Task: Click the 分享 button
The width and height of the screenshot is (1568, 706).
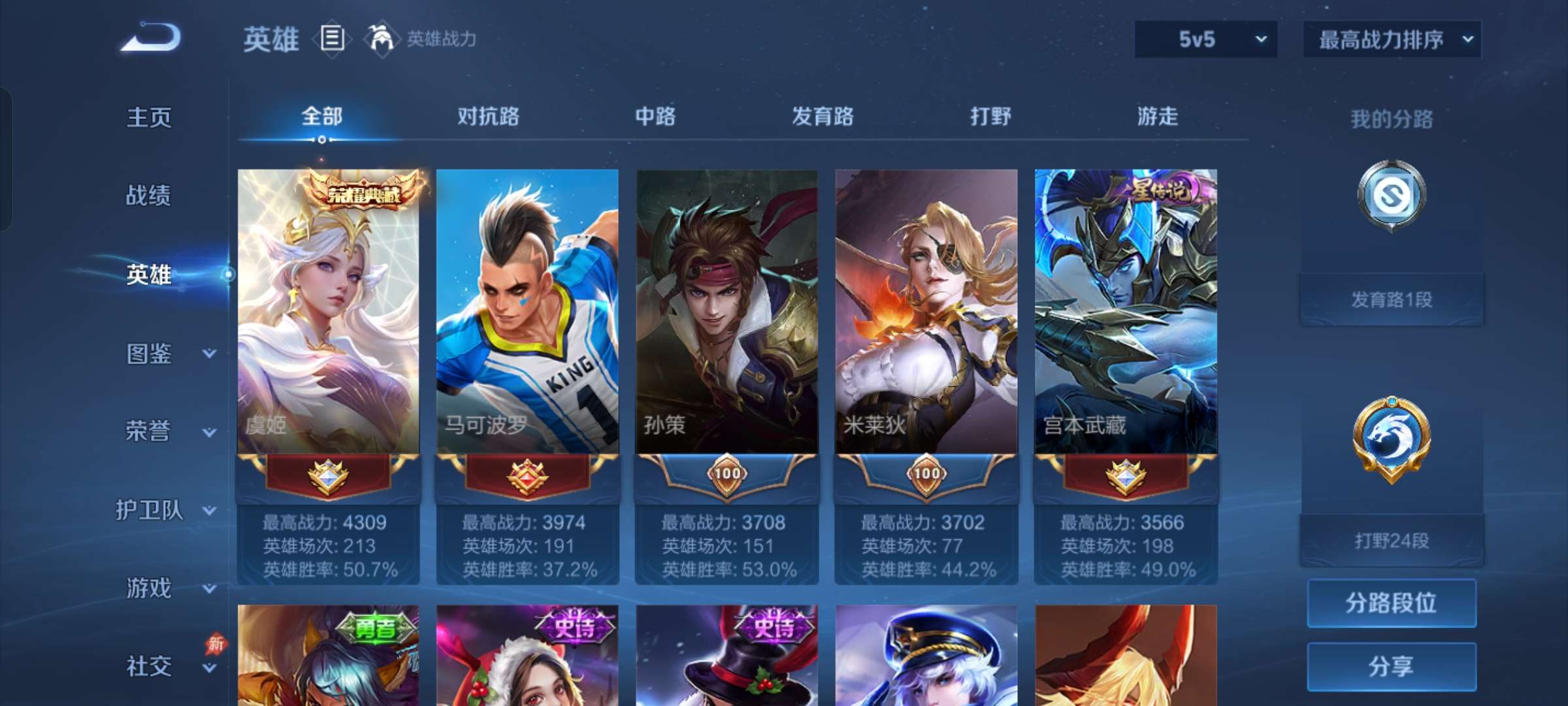Action: 1390,665
